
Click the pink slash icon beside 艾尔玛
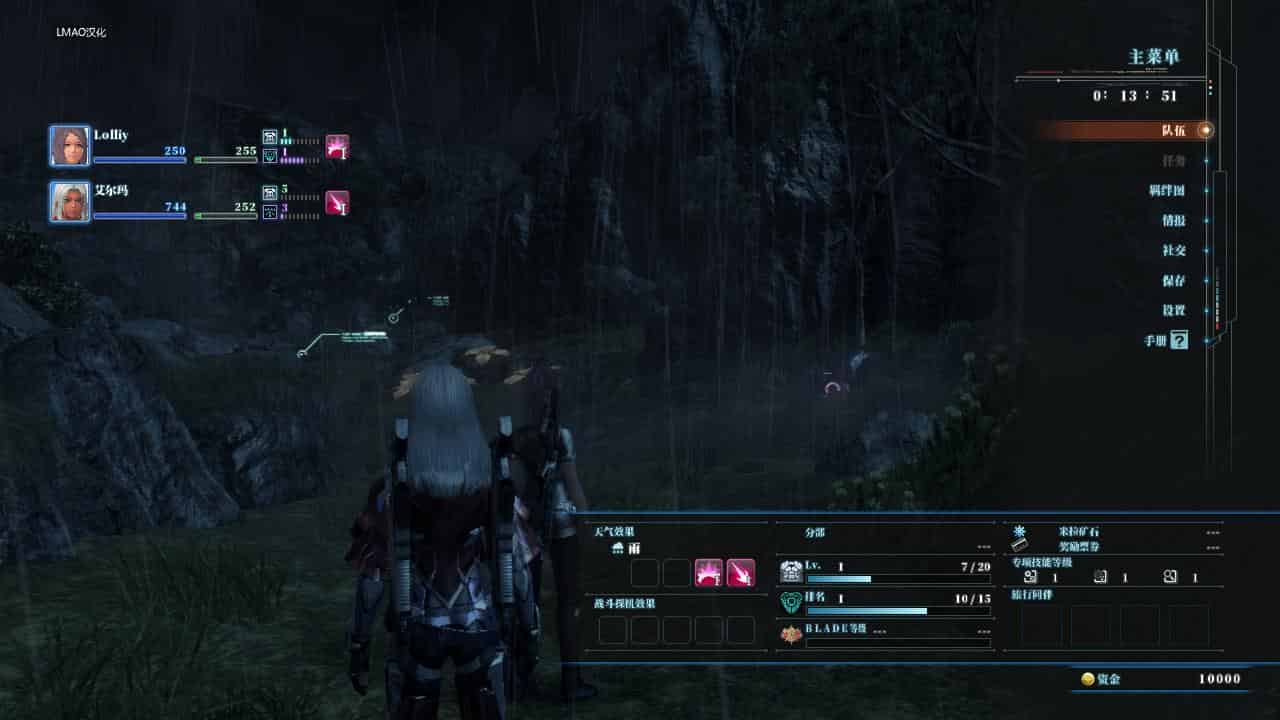337,202
